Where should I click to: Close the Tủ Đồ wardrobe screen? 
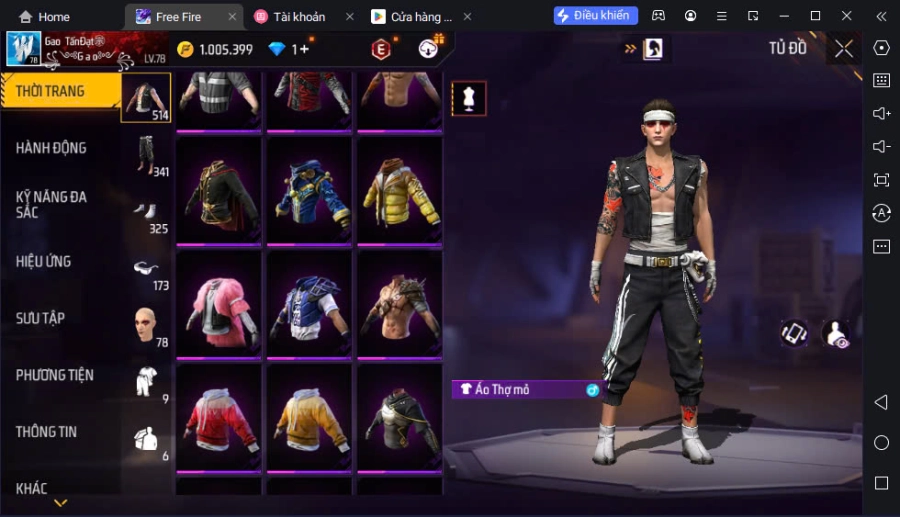[844, 48]
